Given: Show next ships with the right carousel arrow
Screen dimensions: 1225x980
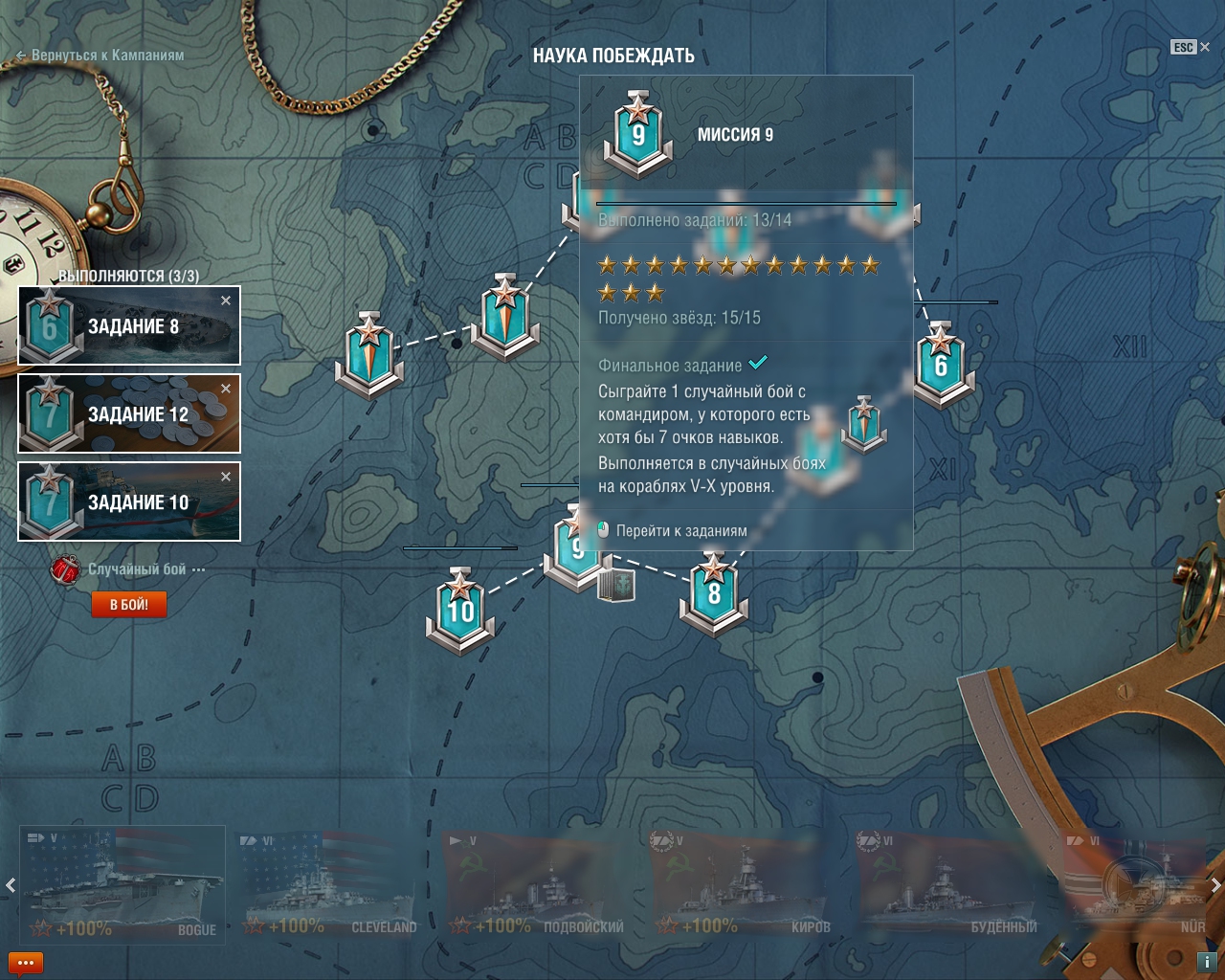Looking at the screenshot, I should (x=1215, y=885).
